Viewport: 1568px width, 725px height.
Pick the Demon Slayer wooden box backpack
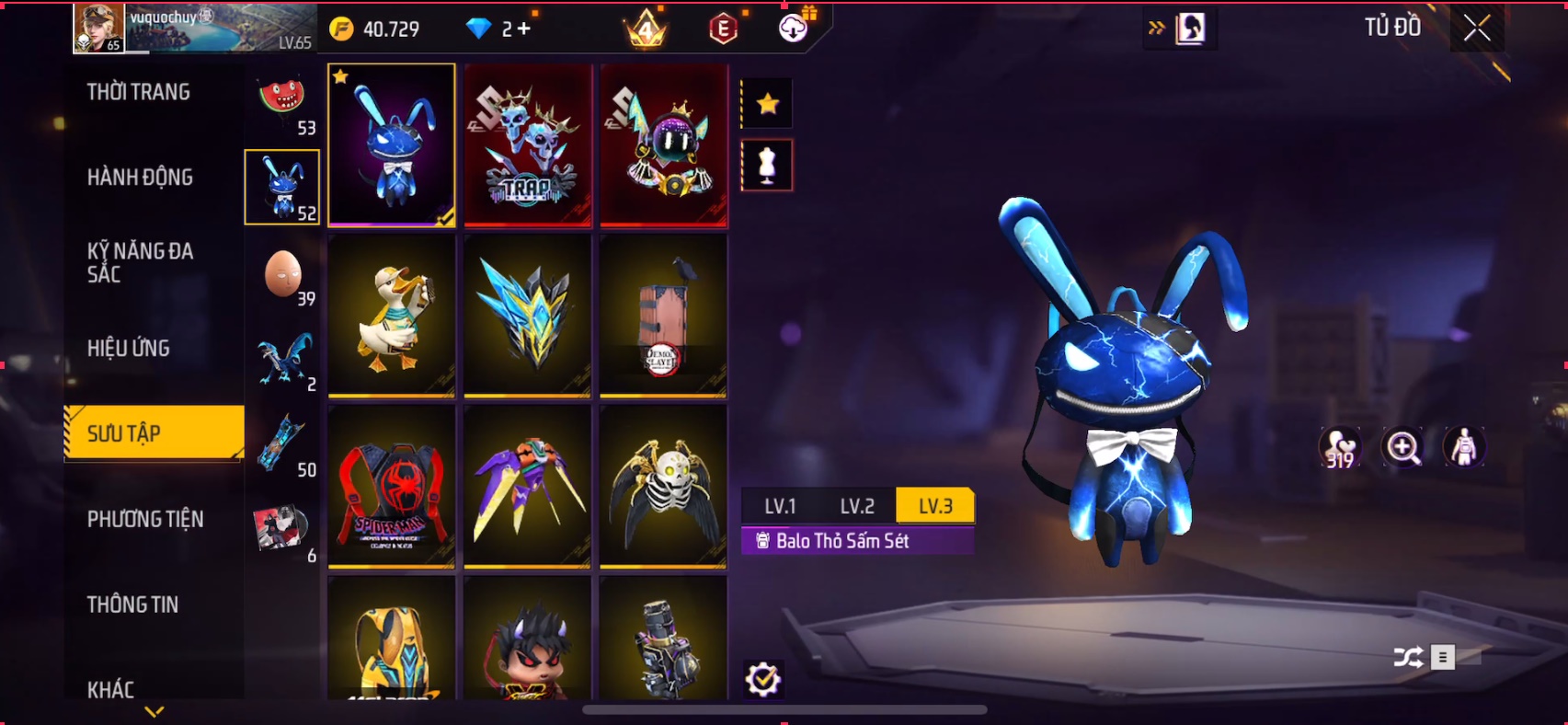click(663, 316)
